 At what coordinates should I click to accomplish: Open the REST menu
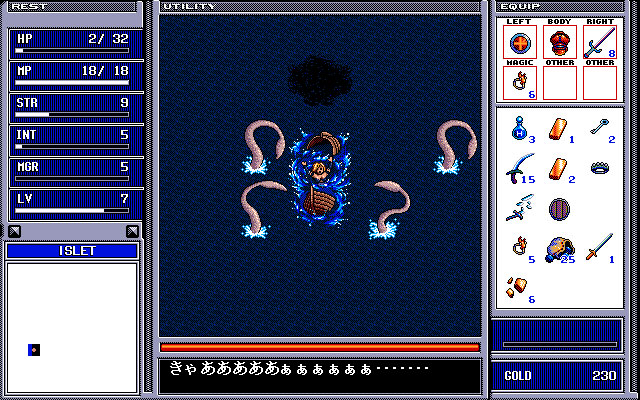click(x=30, y=6)
